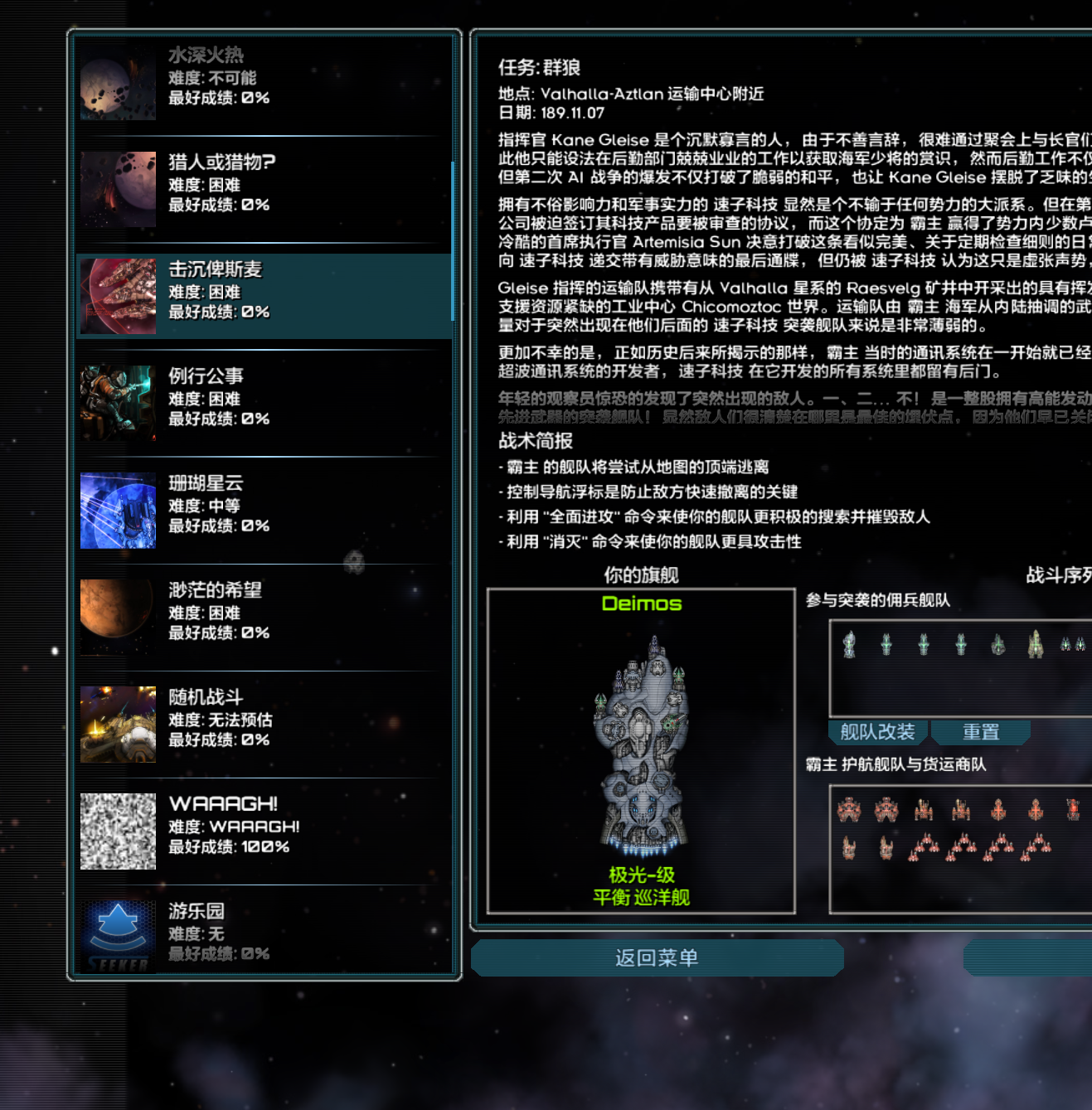
Task: Click a Hegemony fighter wing icon in second row
Action: [926, 846]
